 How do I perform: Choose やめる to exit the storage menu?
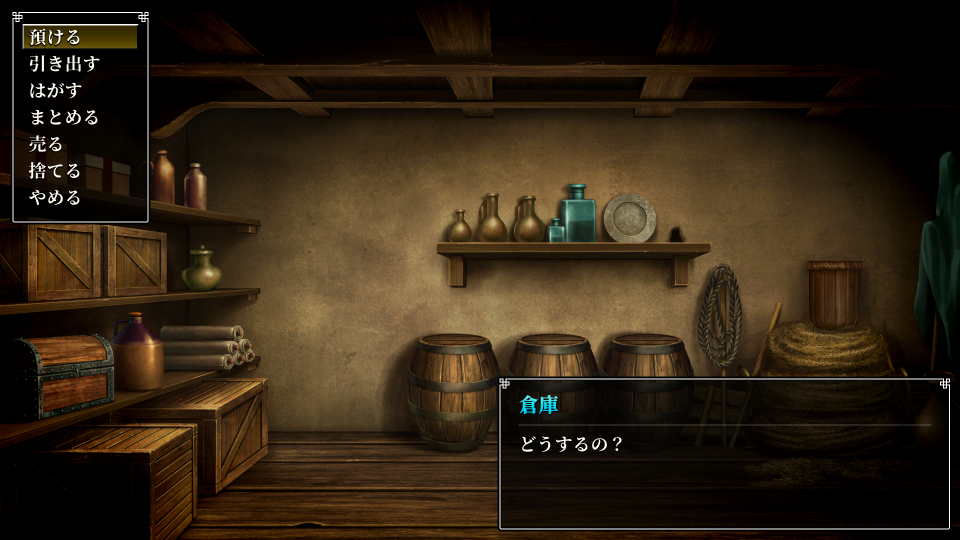pyautogui.click(x=55, y=197)
